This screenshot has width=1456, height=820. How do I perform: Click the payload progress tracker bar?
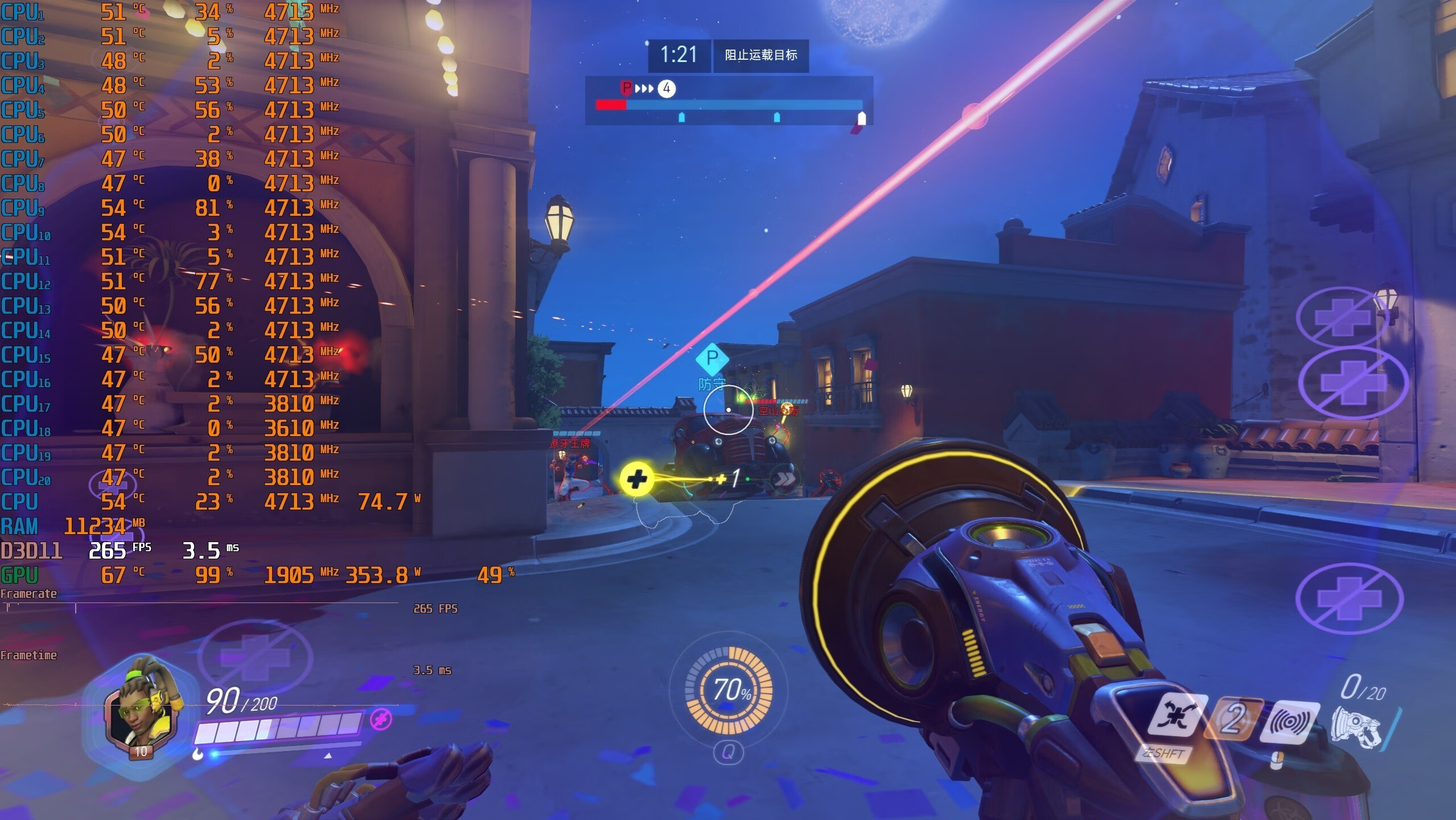[x=729, y=105]
